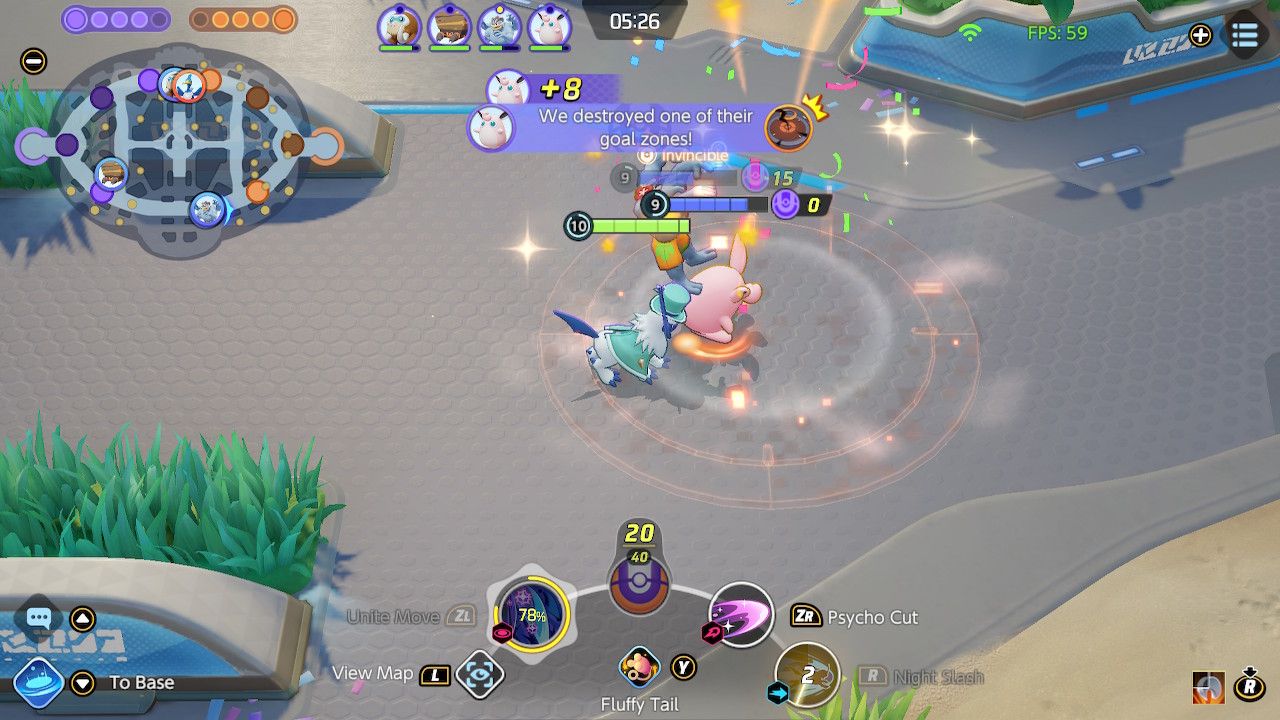The image size is (1280, 720).
Task: Open the scoreboard icon in the bottom-right corner
Action: click(x=1209, y=687)
